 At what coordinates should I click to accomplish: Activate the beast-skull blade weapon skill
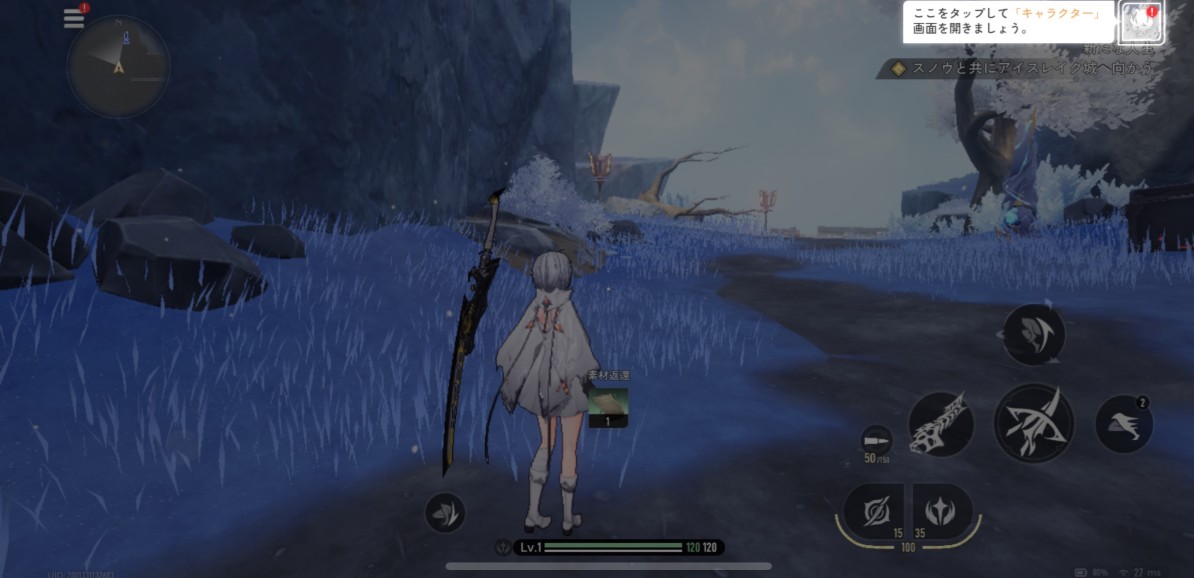pos(941,424)
